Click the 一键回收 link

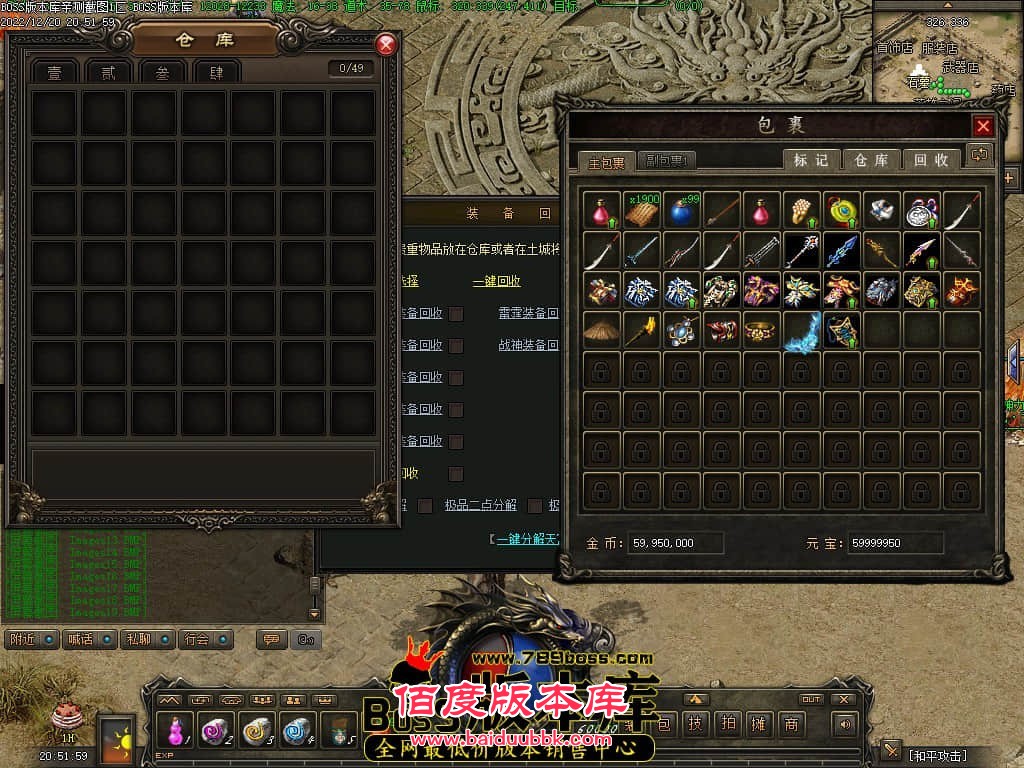[x=497, y=282]
